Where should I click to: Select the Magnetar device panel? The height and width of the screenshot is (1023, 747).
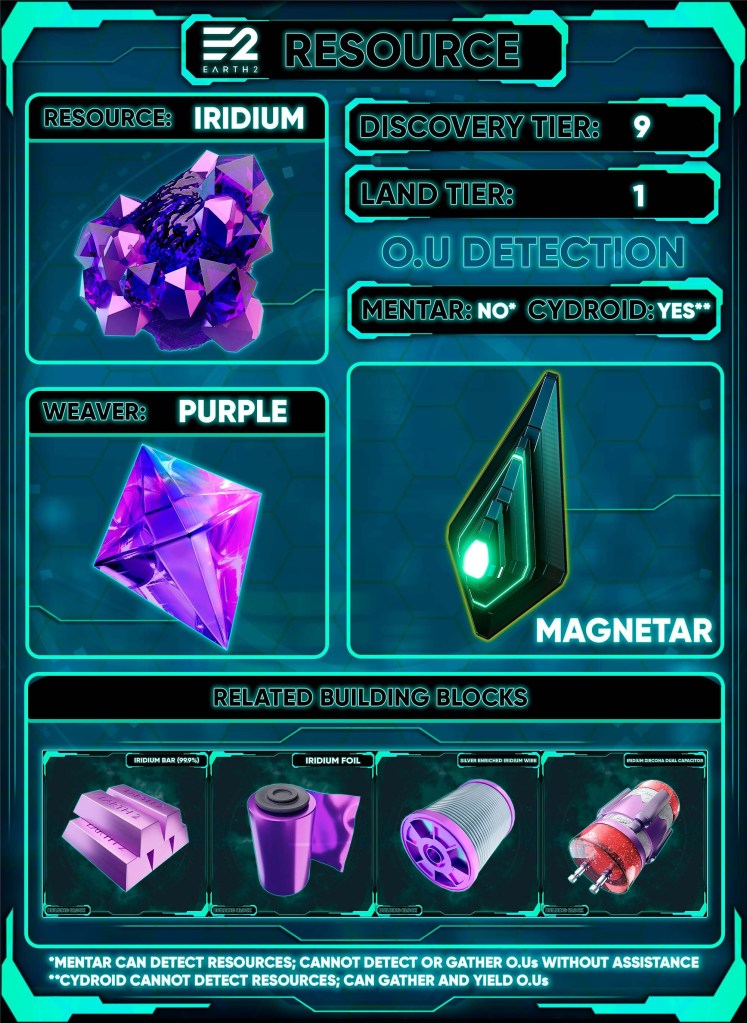click(x=534, y=510)
